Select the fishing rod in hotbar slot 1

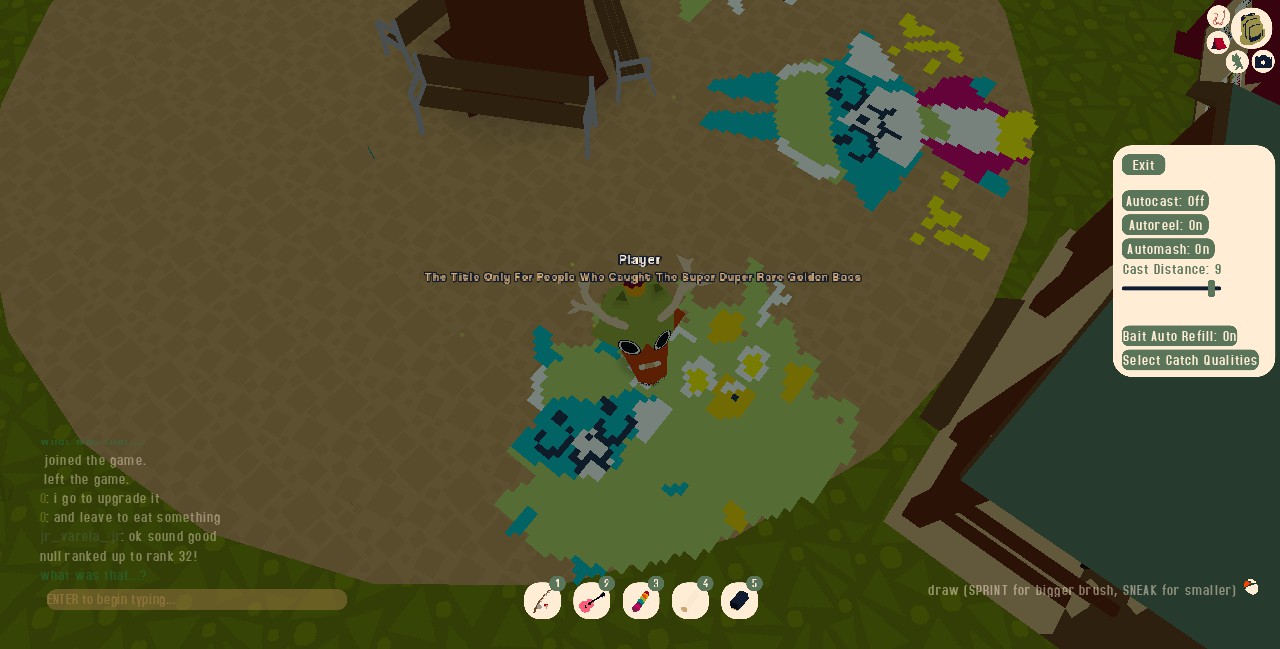pyautogui.click(x=542, y=601)
